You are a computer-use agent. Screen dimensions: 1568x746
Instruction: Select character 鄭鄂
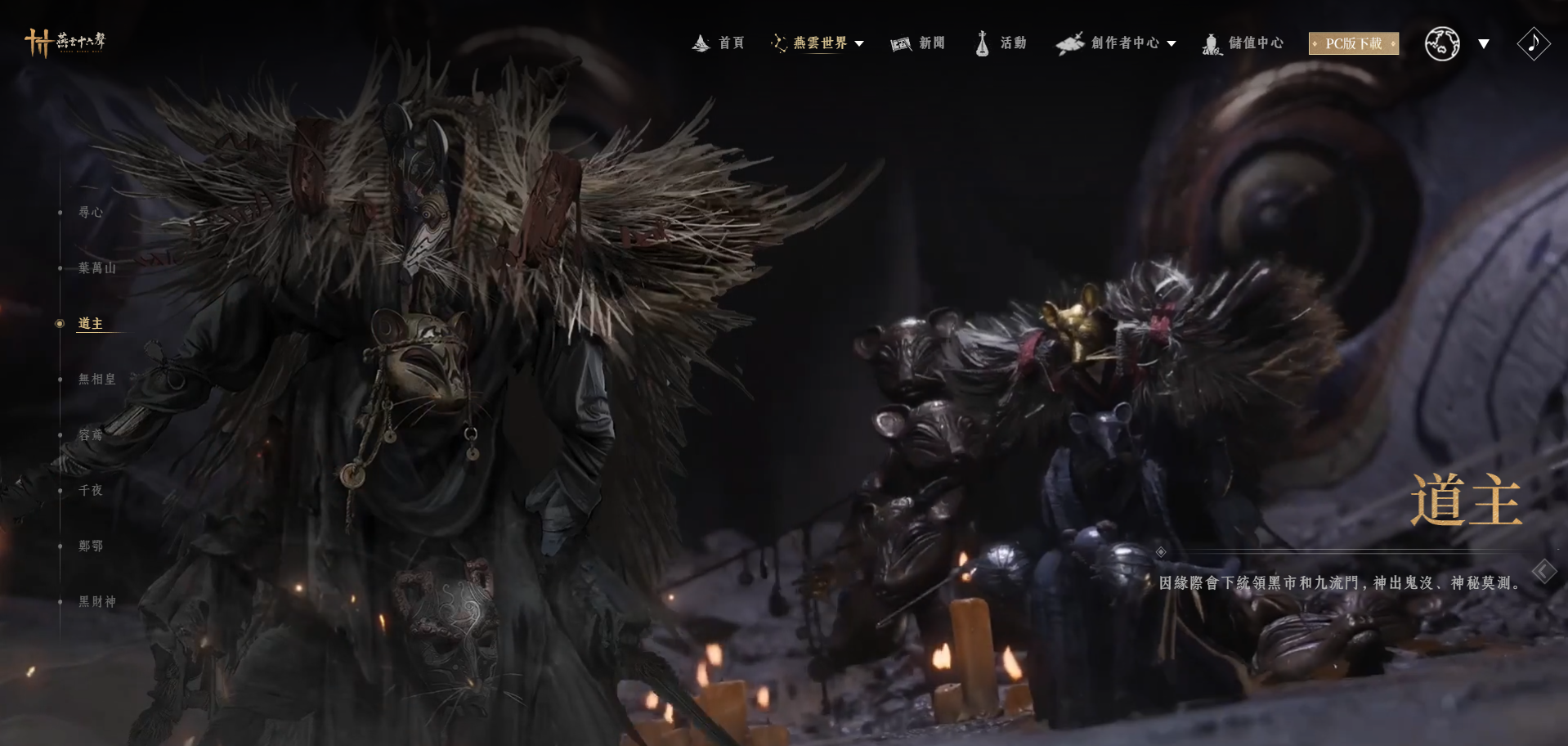pyautogui.click(x=91, y=546)
